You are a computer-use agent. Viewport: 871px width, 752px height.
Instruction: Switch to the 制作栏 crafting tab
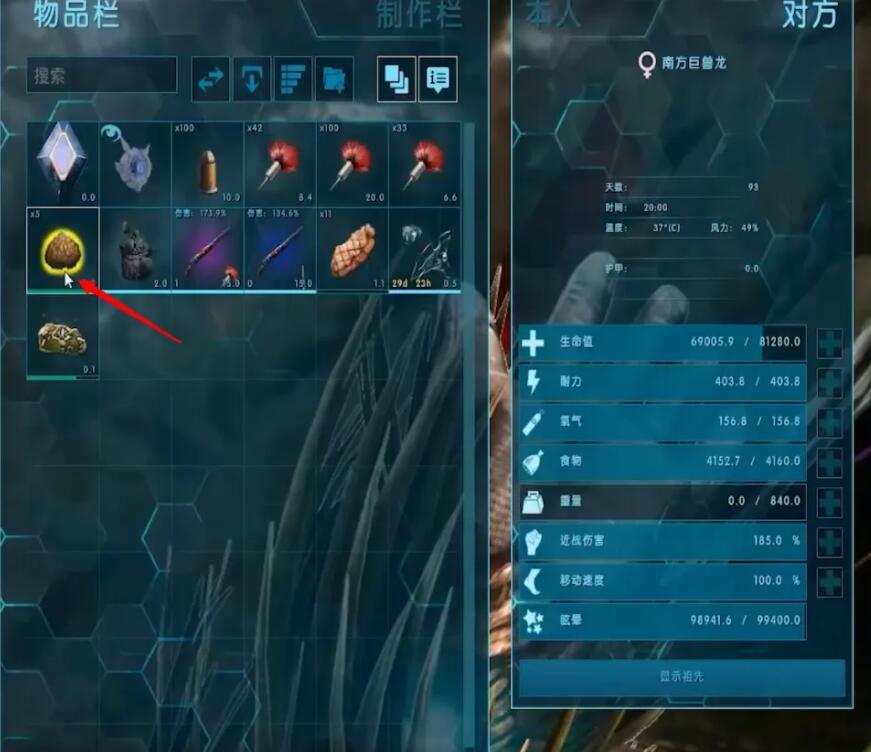419,14
